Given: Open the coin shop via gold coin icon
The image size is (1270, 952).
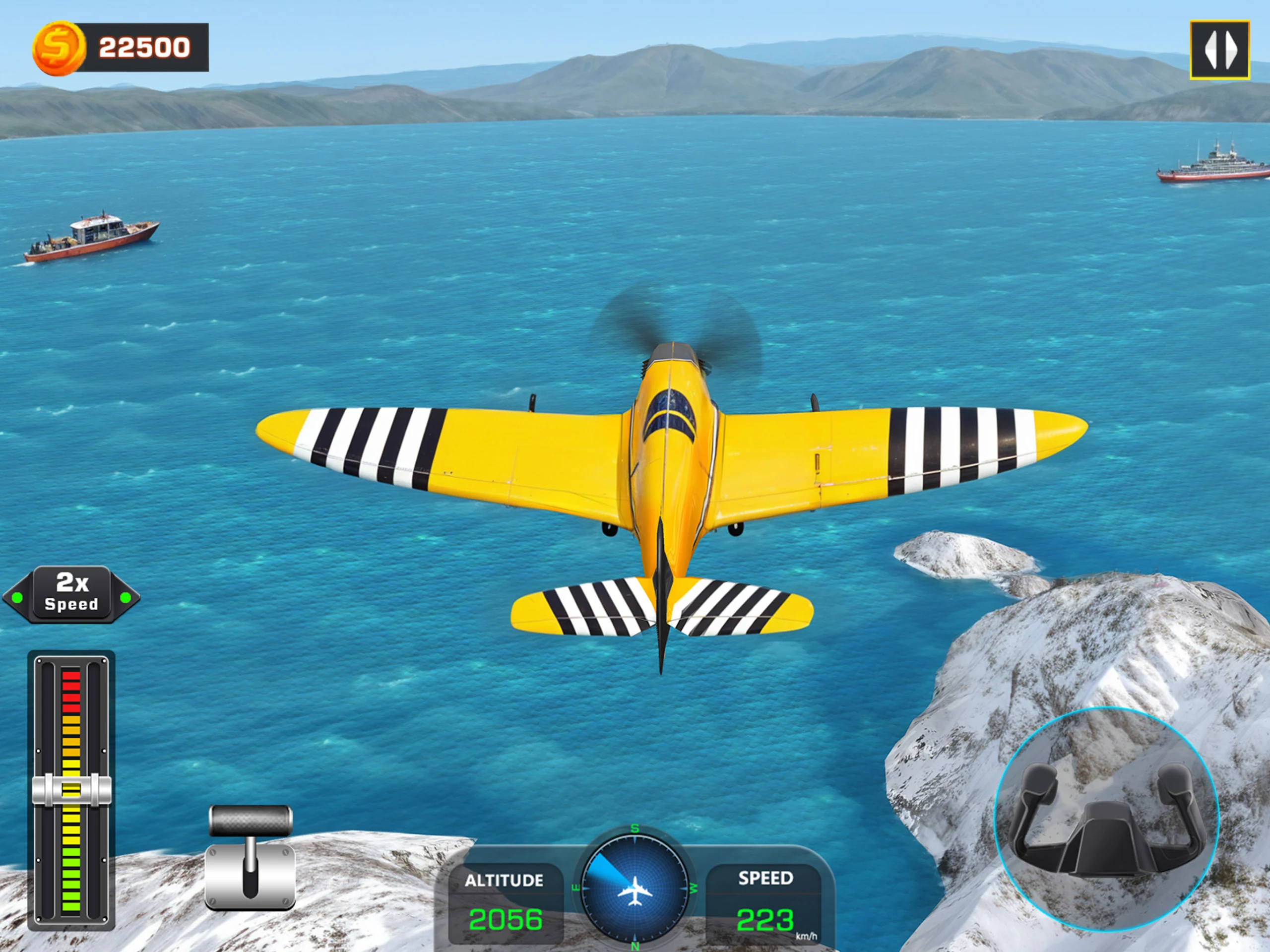Looking at the screenshot, I should coord(59,48).
